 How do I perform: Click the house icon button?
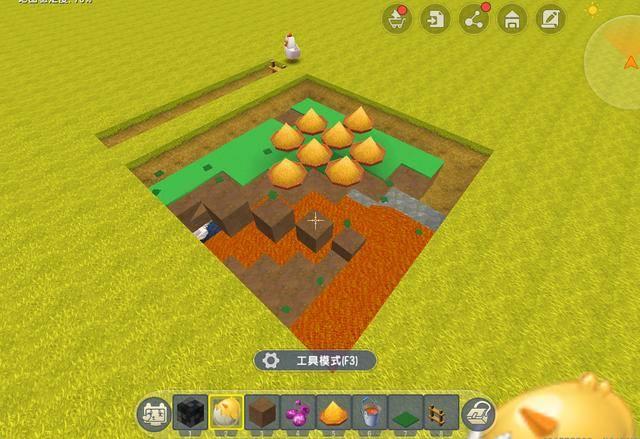(512, 18)
